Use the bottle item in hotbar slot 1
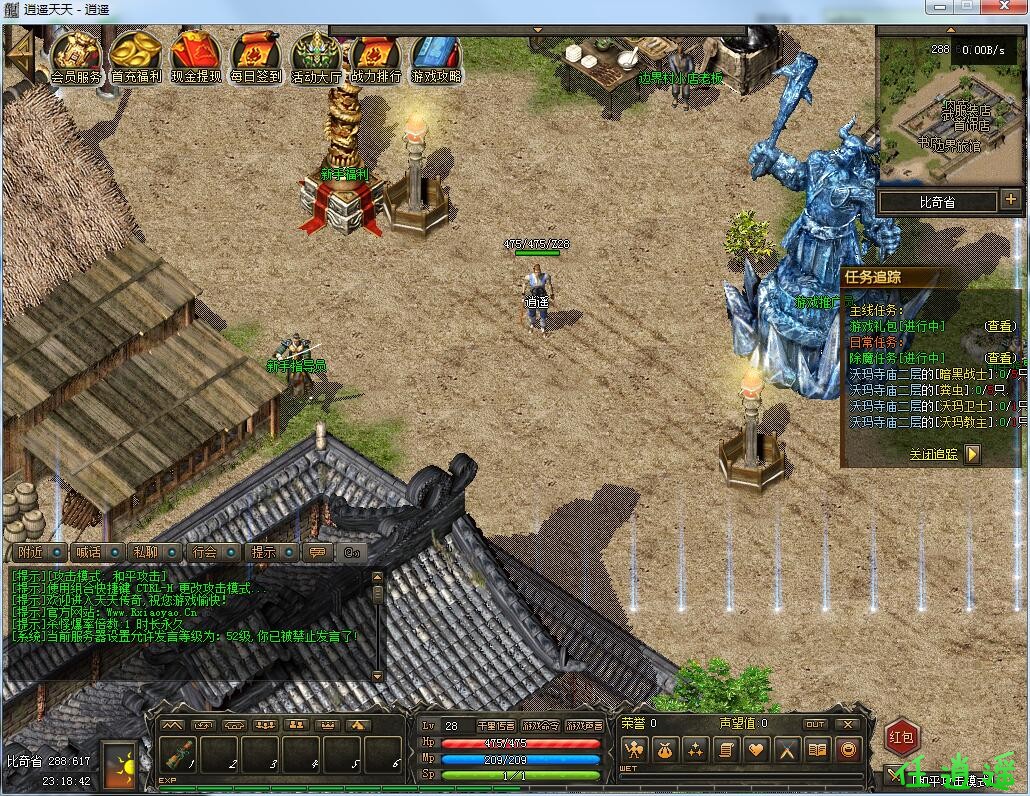The image size is (1030, 796). [x=178, y=755]
